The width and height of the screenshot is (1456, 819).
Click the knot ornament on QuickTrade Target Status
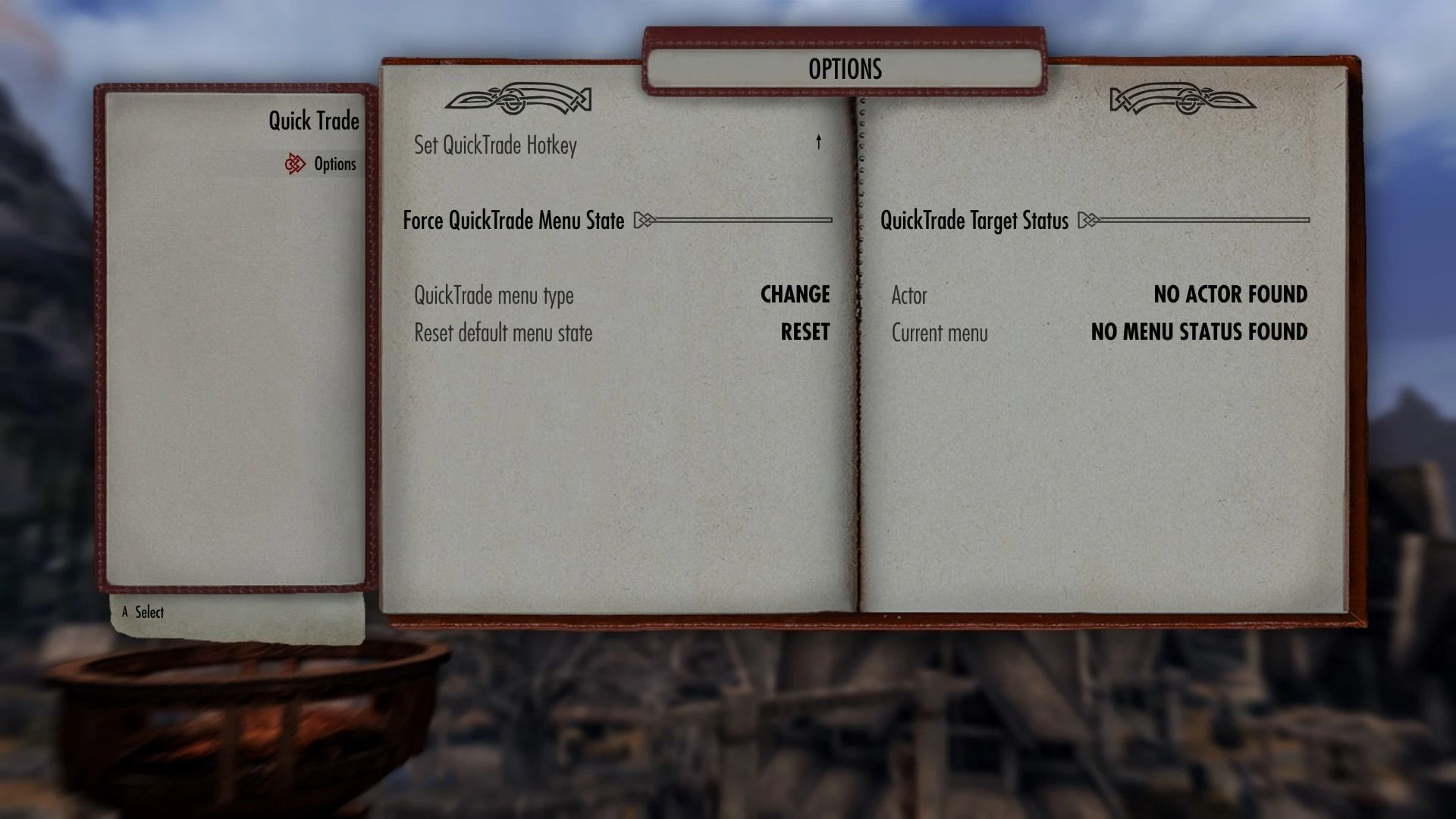(x=1090, y=221)
